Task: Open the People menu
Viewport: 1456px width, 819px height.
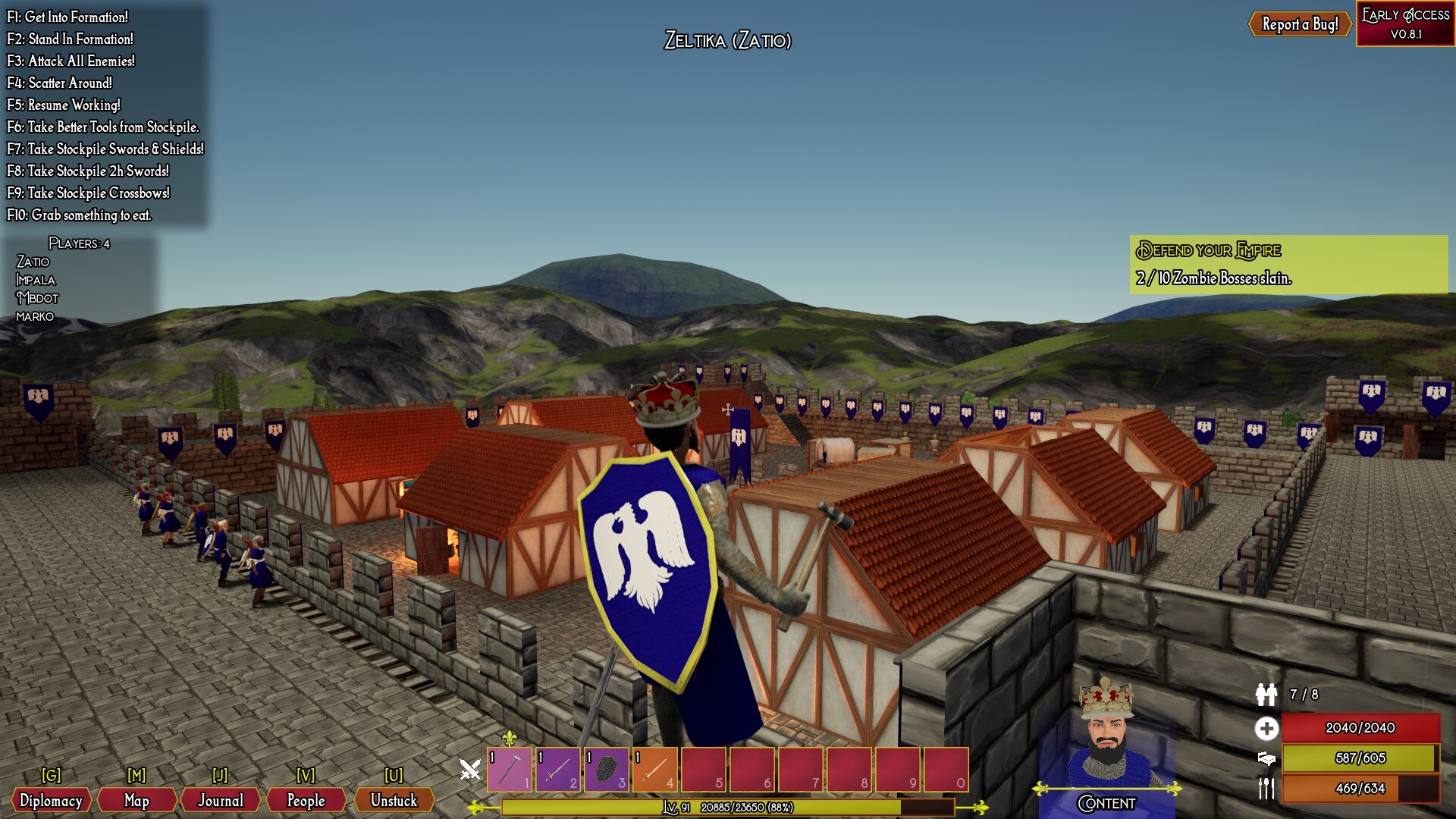Action: pos(306,800)
